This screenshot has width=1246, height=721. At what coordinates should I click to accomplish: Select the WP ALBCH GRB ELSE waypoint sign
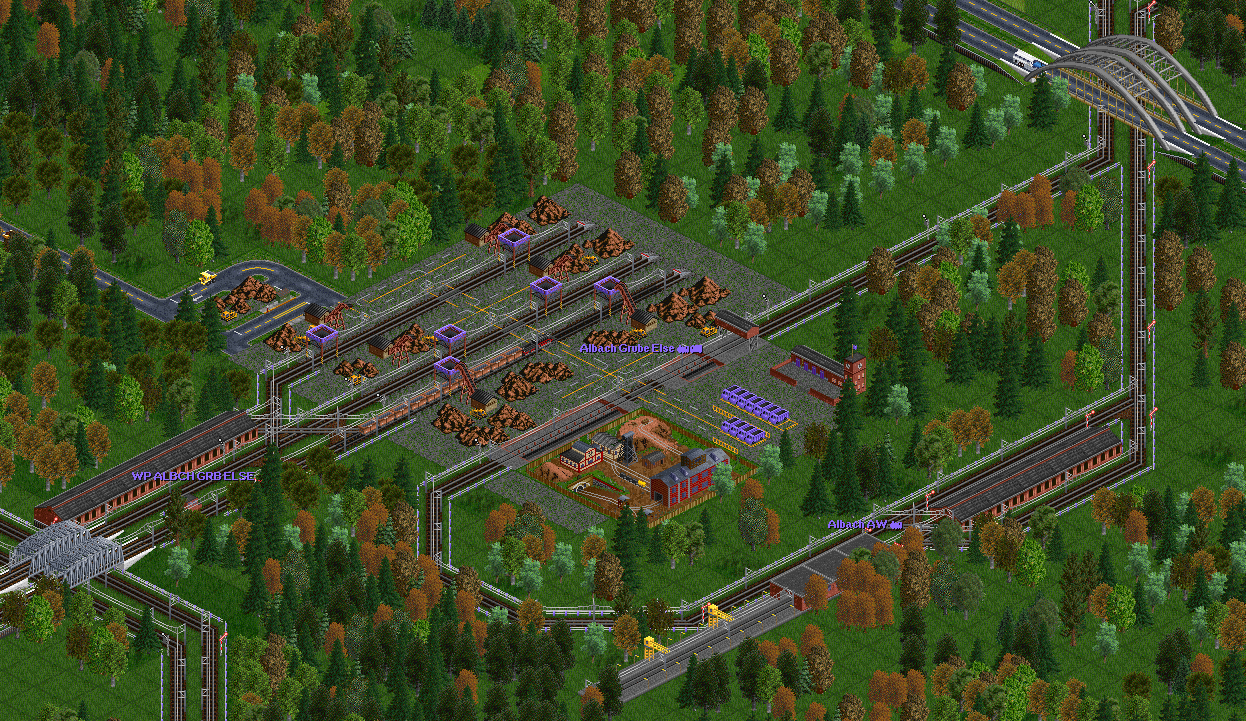(192, 476)
